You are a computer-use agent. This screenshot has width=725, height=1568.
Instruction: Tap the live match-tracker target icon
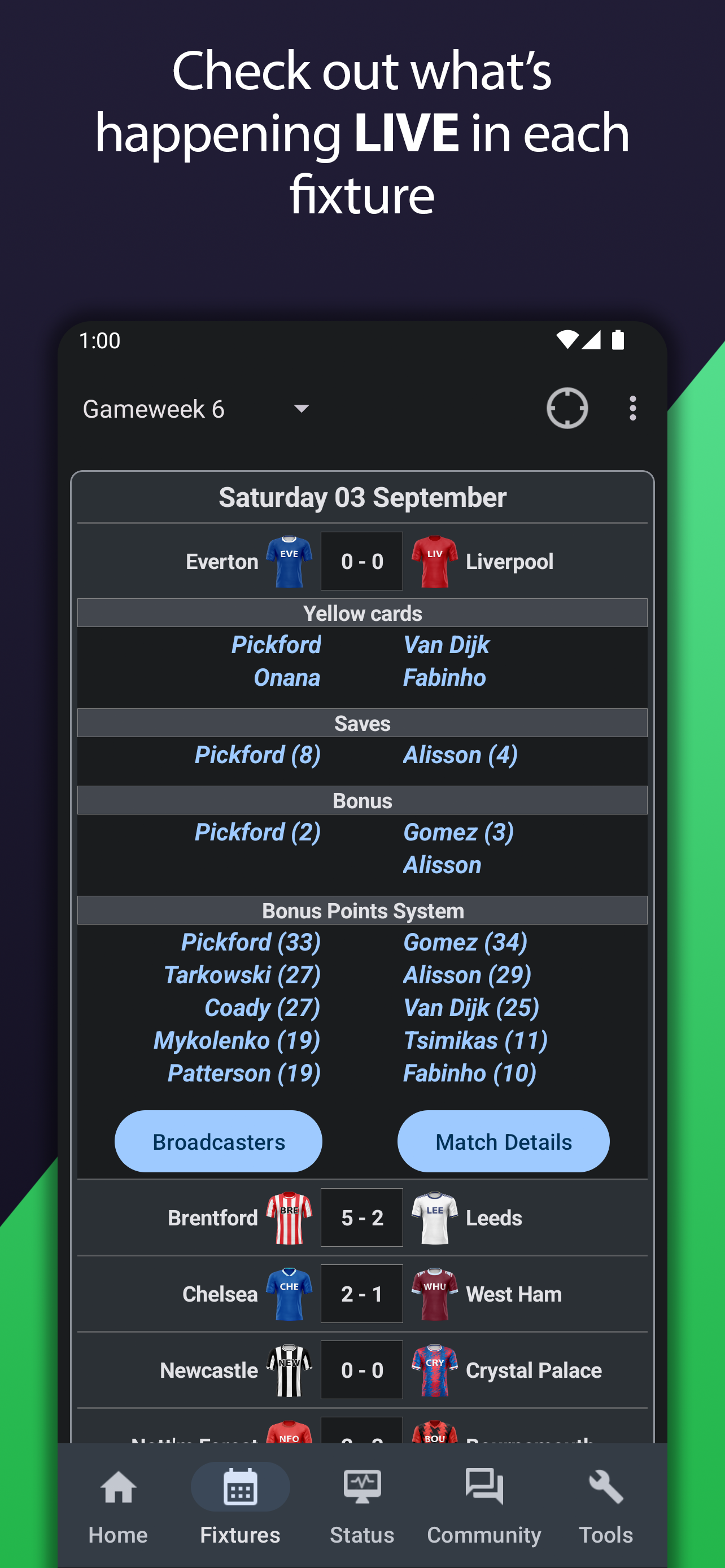coord(567,408)
